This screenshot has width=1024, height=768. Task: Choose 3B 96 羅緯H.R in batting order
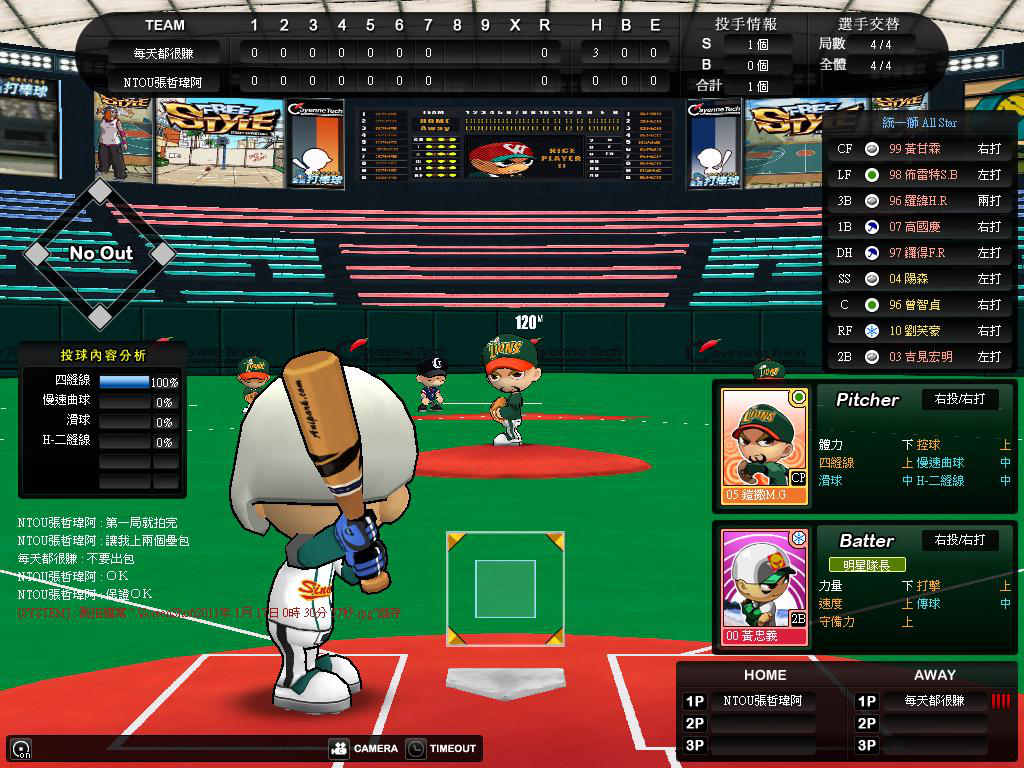coord(919,200)
